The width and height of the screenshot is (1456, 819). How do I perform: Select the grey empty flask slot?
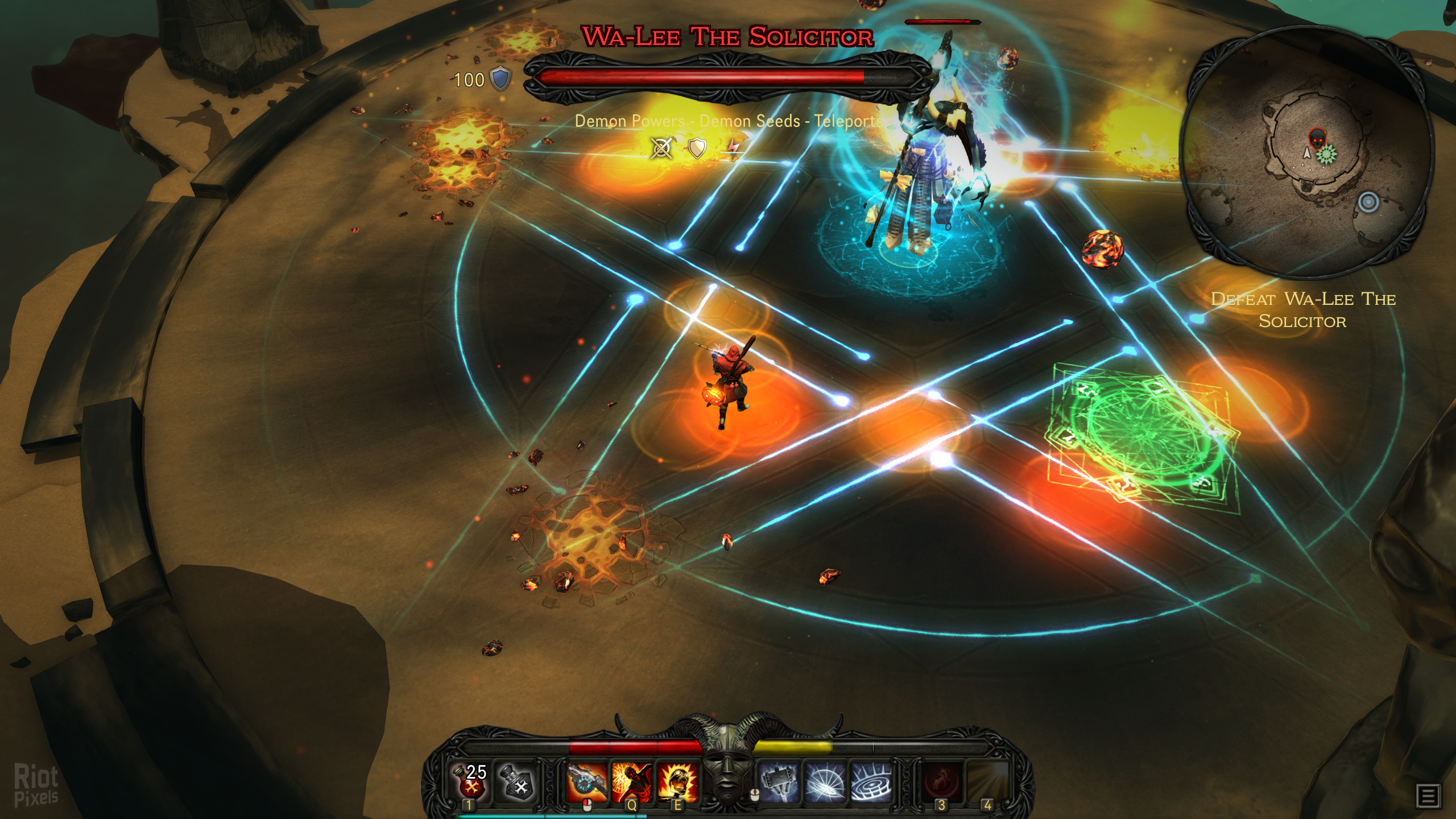(x=515, y=781)
